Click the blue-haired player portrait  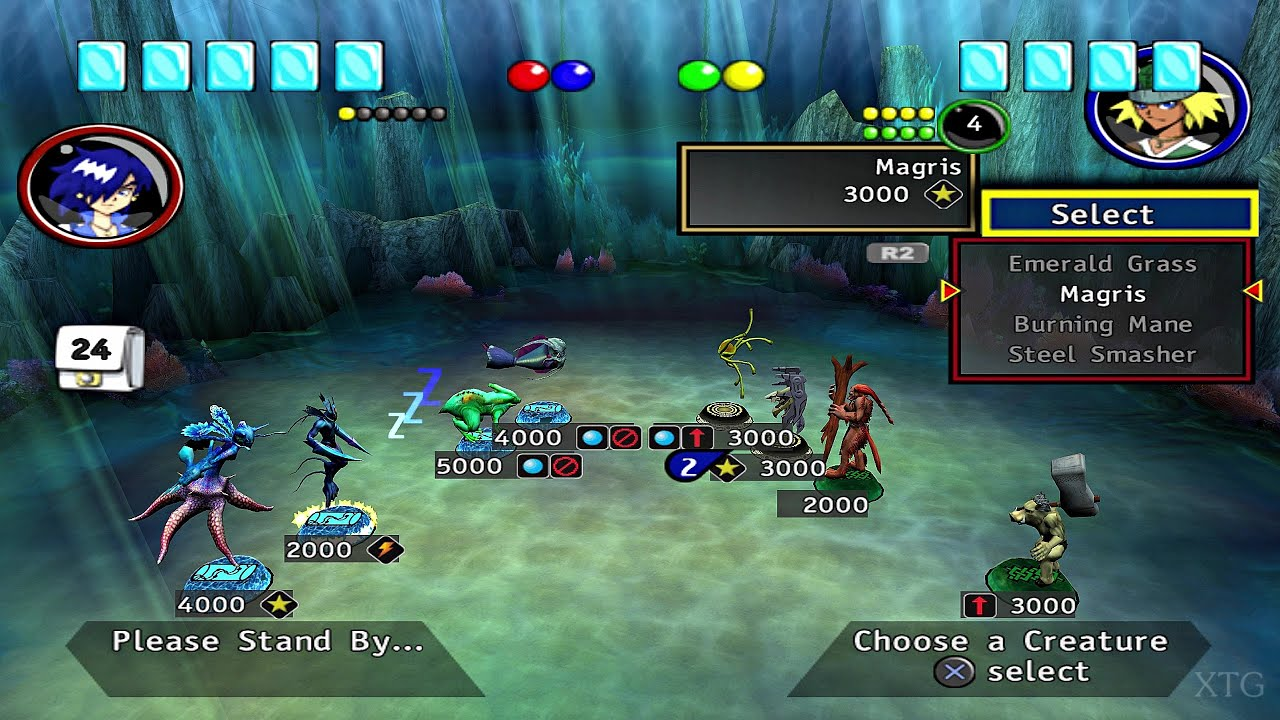(100, 186)
